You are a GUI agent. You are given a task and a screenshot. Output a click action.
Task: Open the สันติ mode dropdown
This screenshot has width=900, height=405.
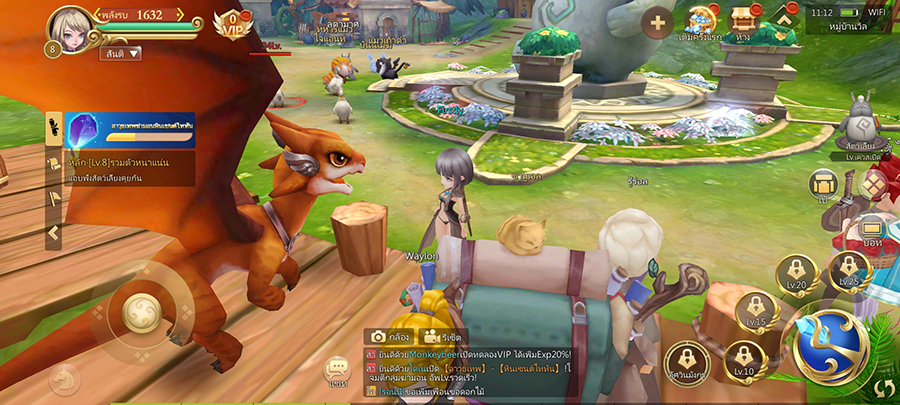(120, 53)
